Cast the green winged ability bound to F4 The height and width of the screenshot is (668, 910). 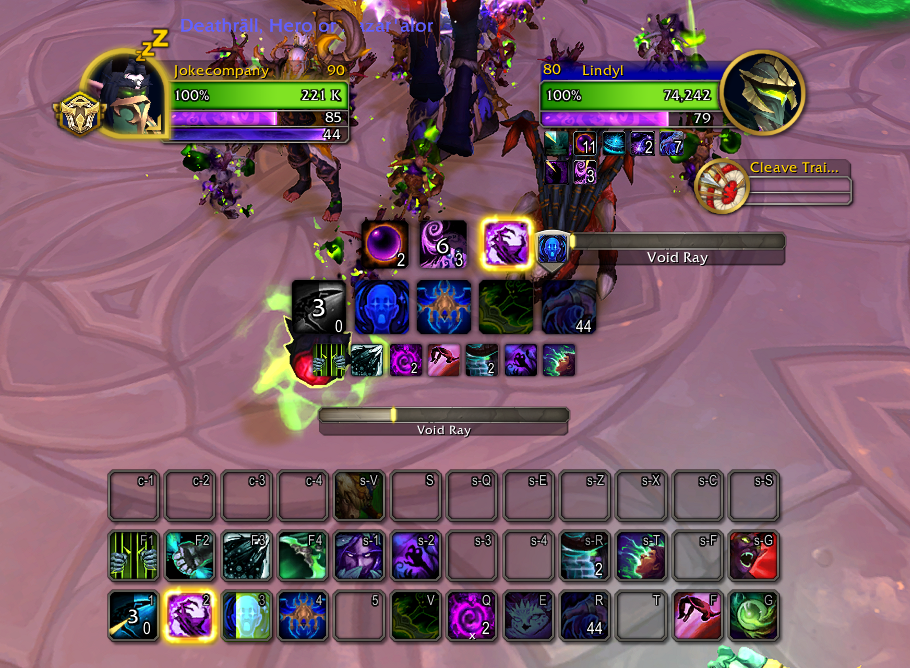pos(303,555)
